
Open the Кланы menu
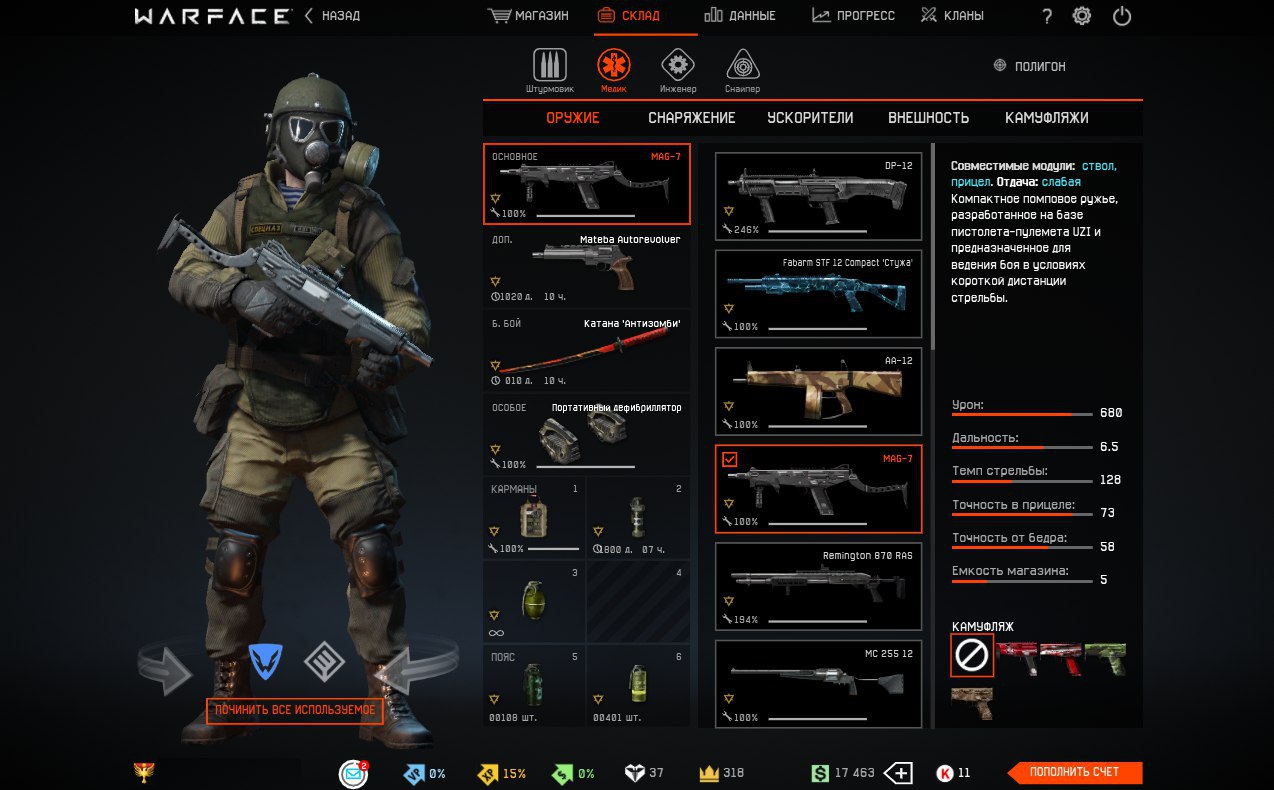pyautogui.click(x=952, y=16)
